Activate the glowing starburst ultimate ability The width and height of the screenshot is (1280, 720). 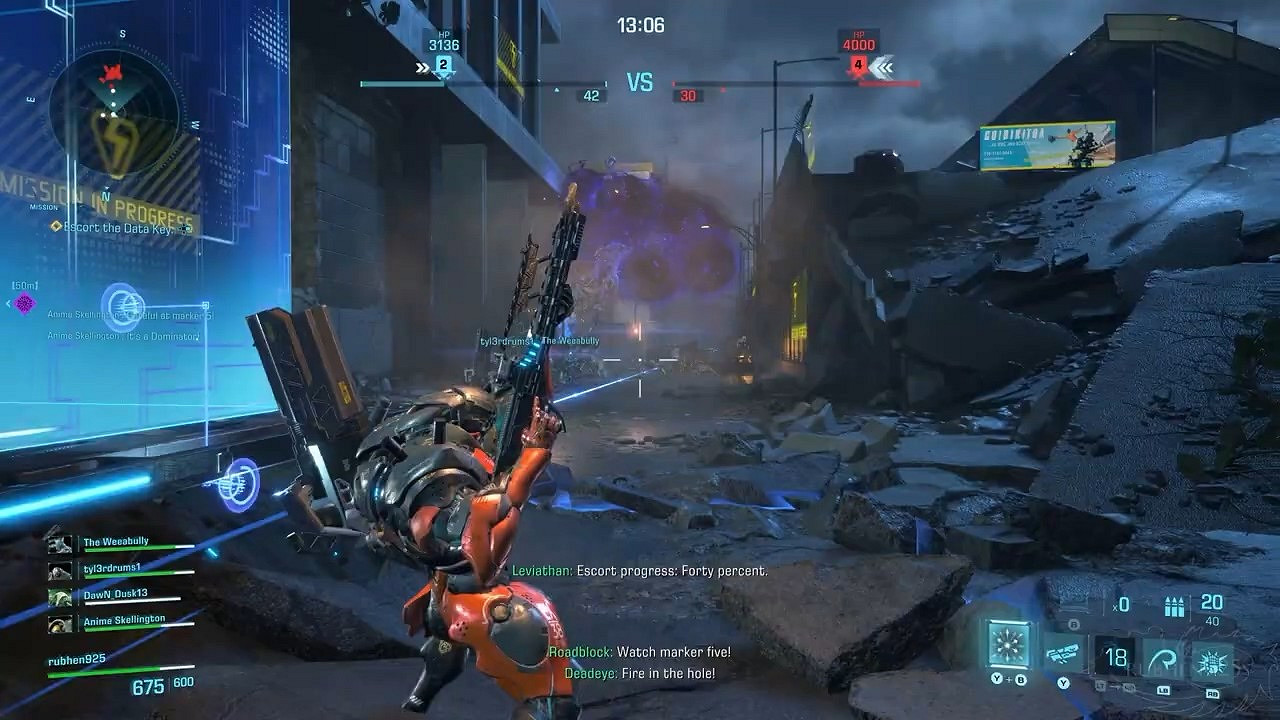1009,643
